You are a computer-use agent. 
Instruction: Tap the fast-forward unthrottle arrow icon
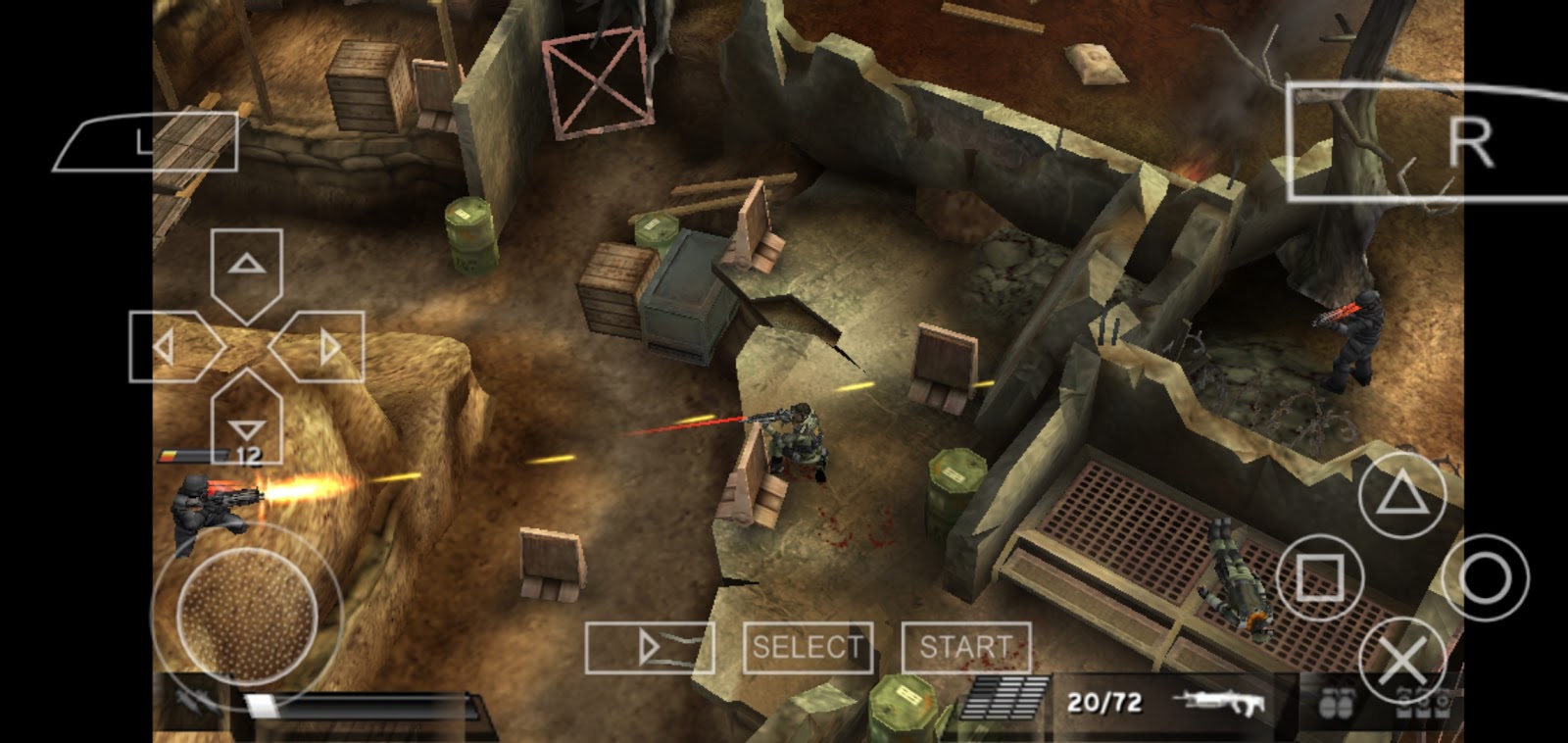(652, 647)
